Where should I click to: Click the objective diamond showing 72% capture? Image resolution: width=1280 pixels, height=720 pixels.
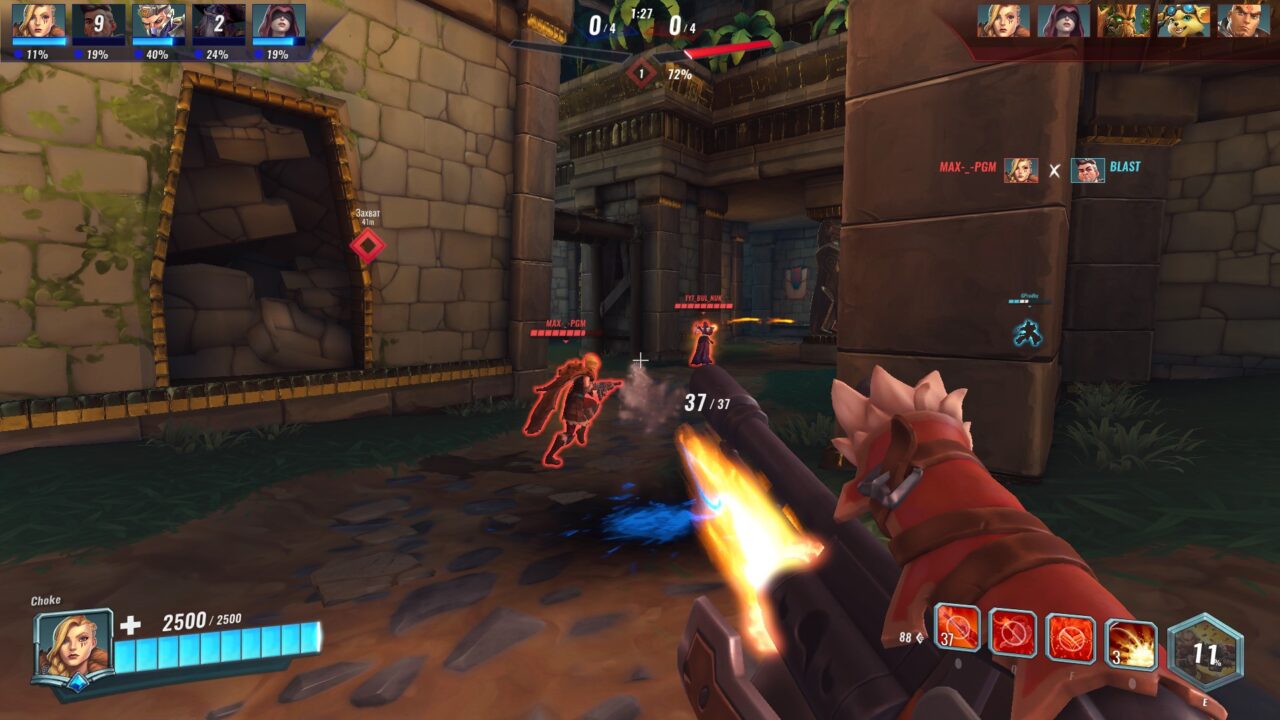(641, 73)
